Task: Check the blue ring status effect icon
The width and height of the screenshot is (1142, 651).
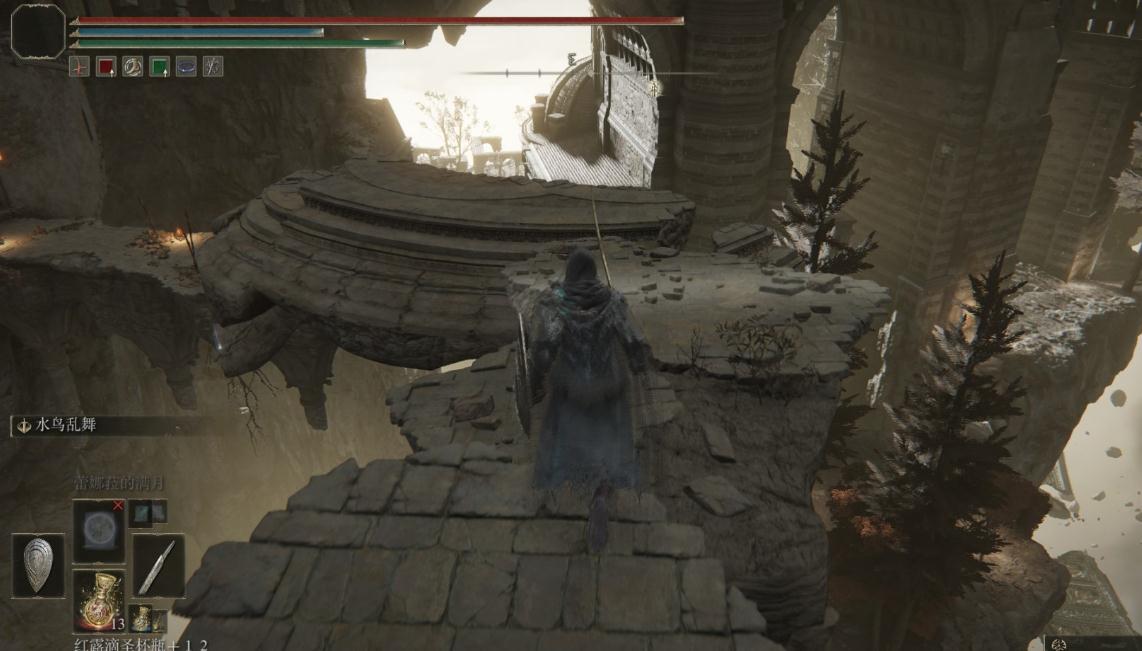Action: (x=186, y=67)
